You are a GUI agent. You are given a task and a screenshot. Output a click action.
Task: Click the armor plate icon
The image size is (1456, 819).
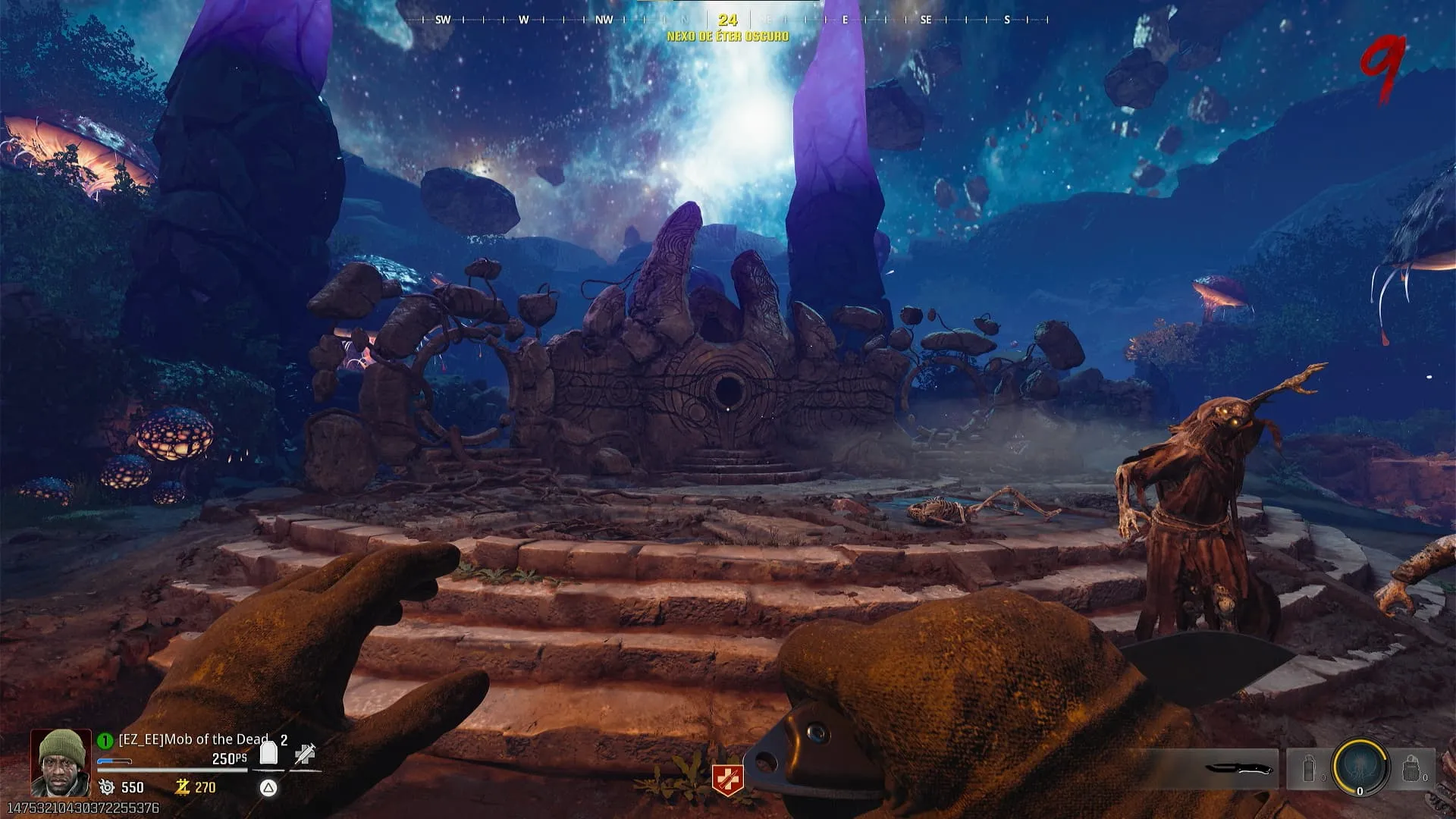click(268, 754)
